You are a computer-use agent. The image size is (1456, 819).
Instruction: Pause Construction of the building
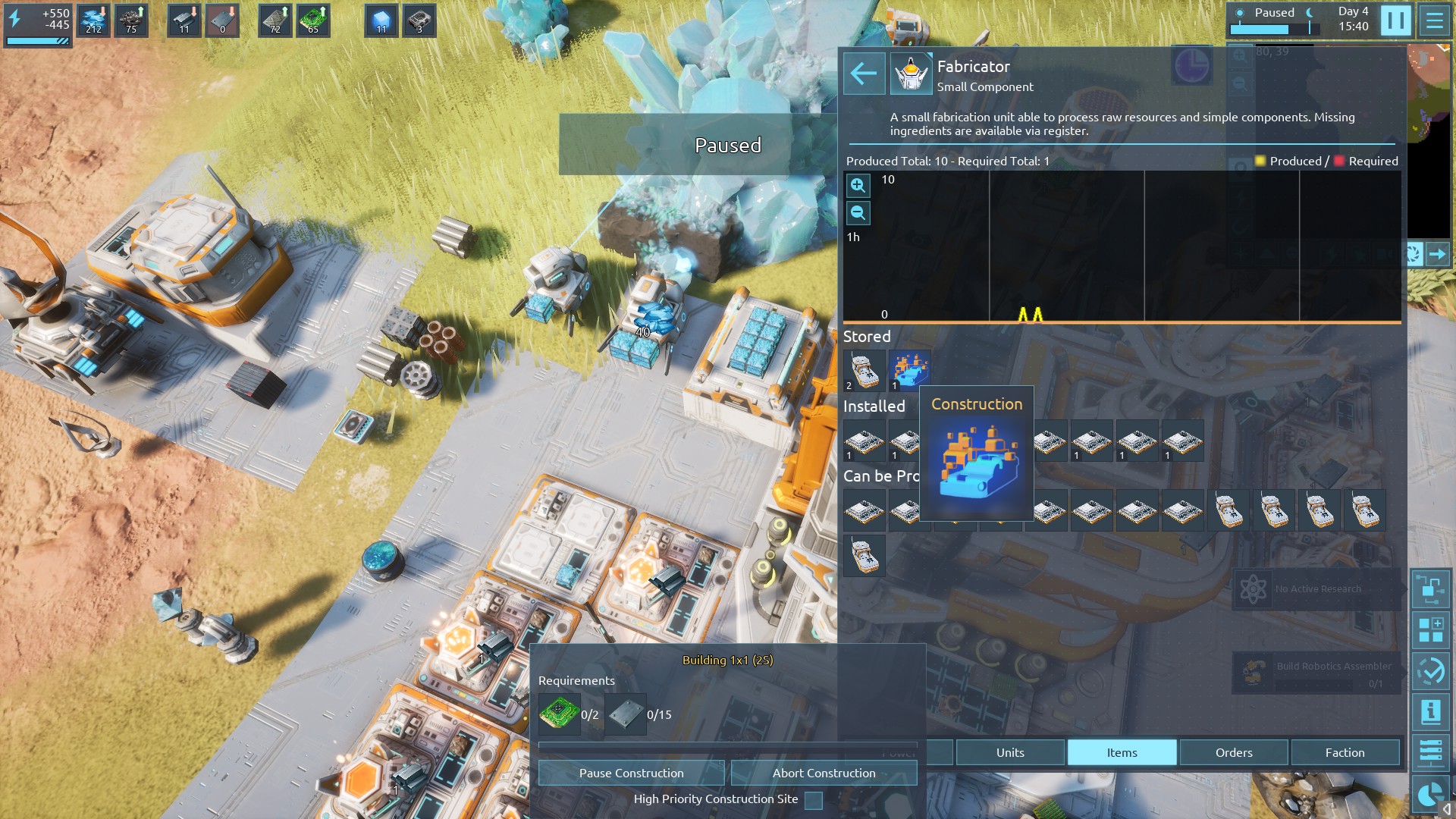tap(631, 773)
